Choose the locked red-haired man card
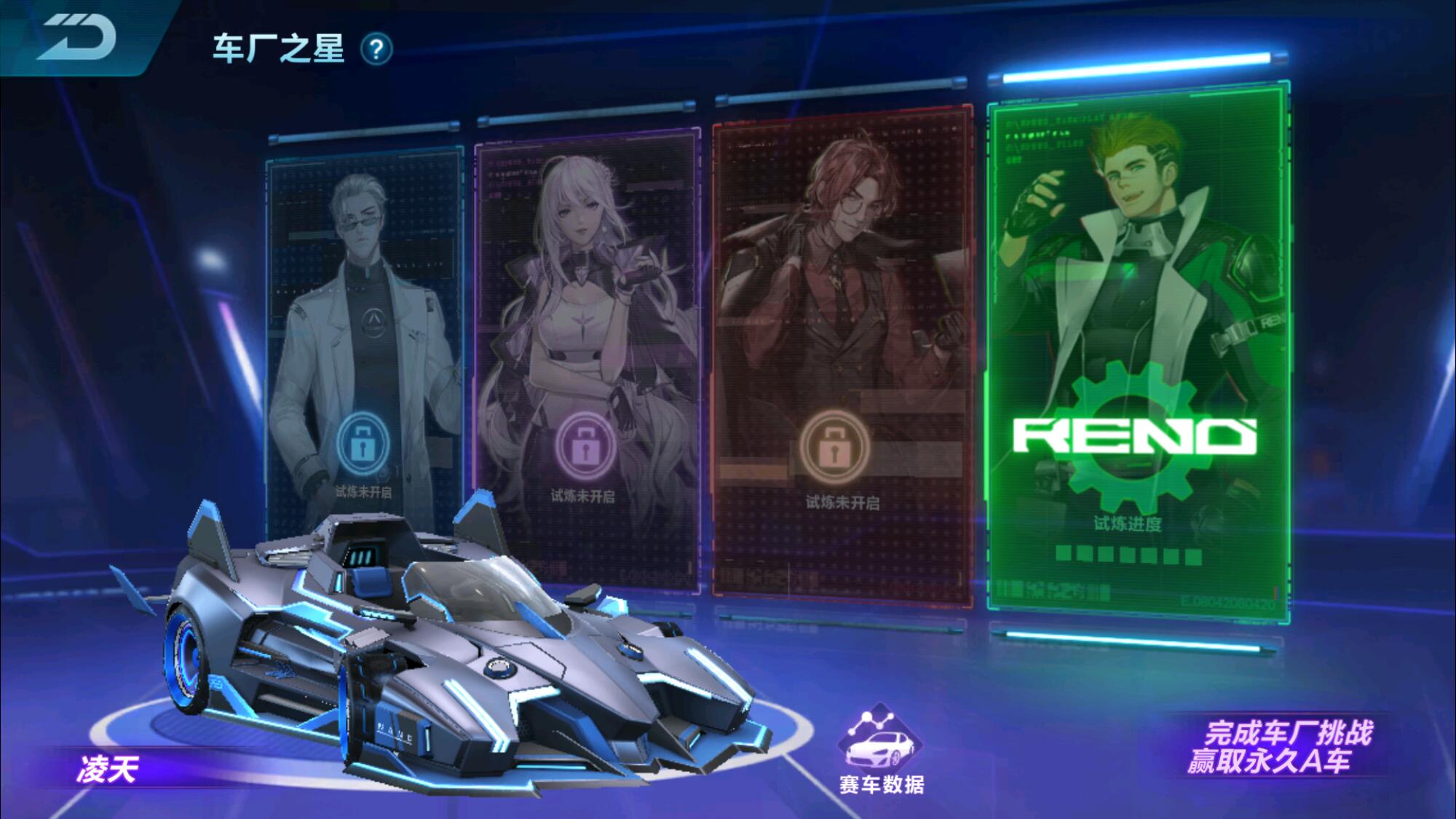The height and width of the screenshot is (819, 1456). point(842,357)
